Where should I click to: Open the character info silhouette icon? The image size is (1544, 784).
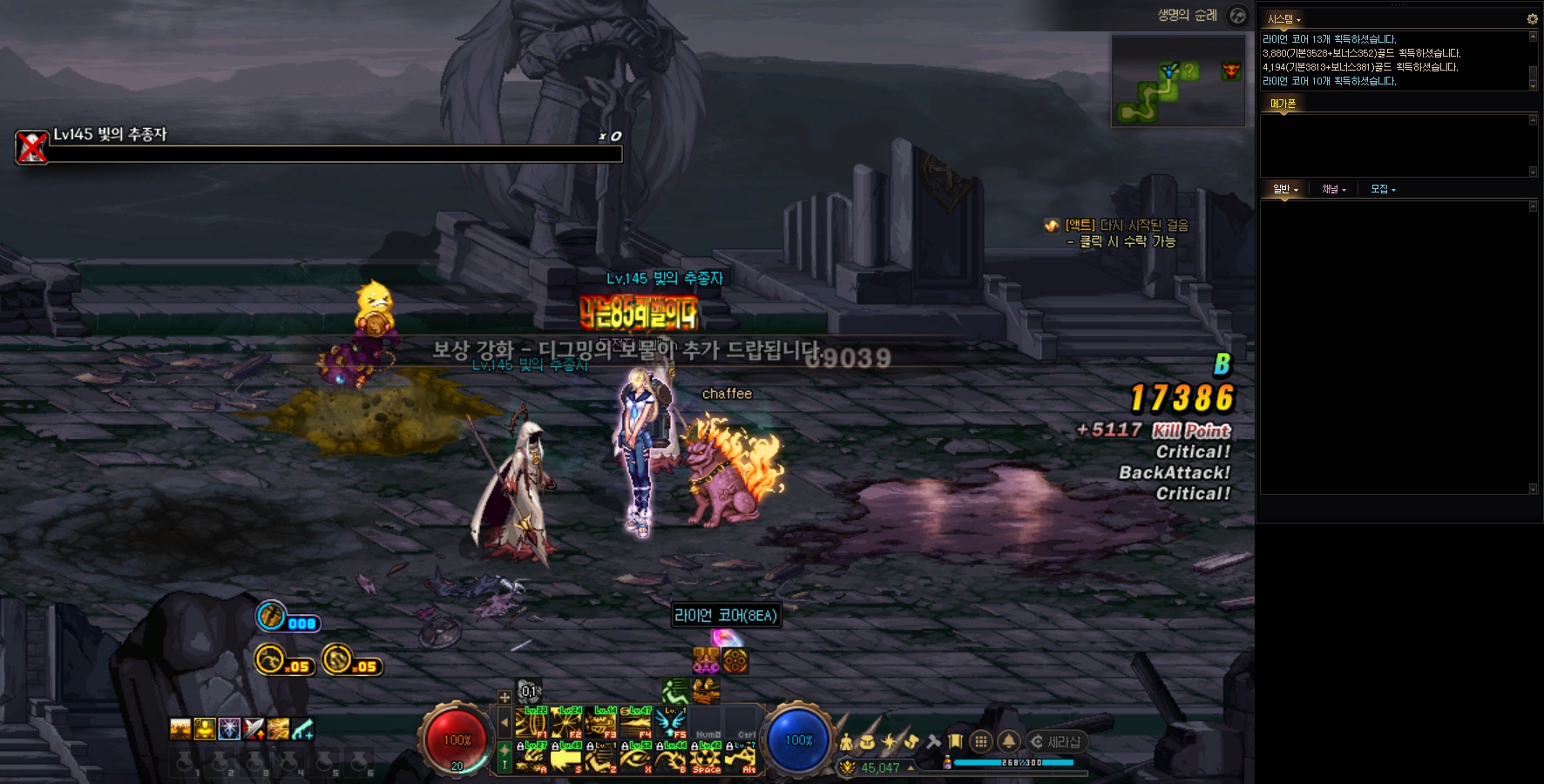coord(846,742)
